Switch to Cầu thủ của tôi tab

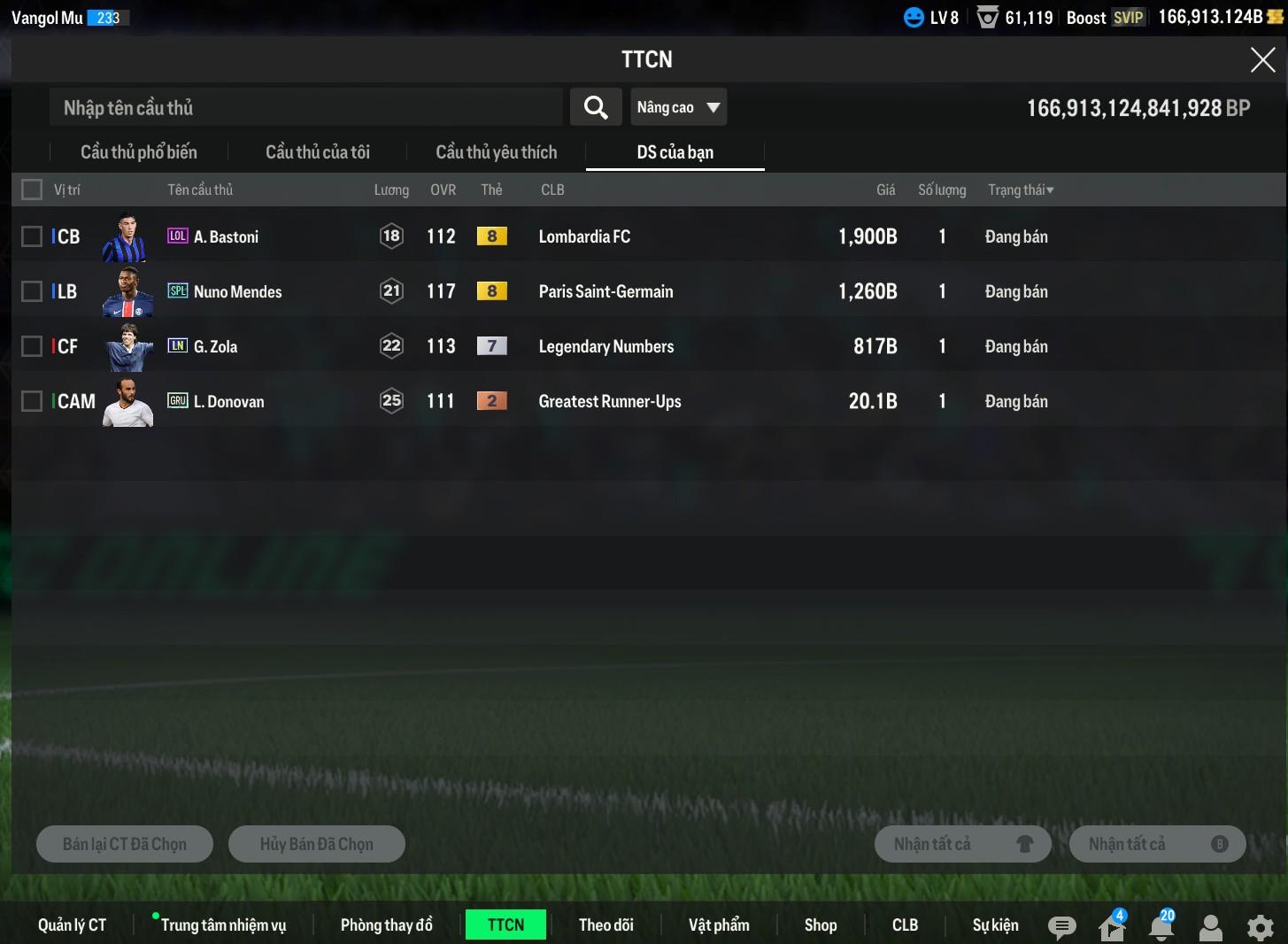(318, 152)
